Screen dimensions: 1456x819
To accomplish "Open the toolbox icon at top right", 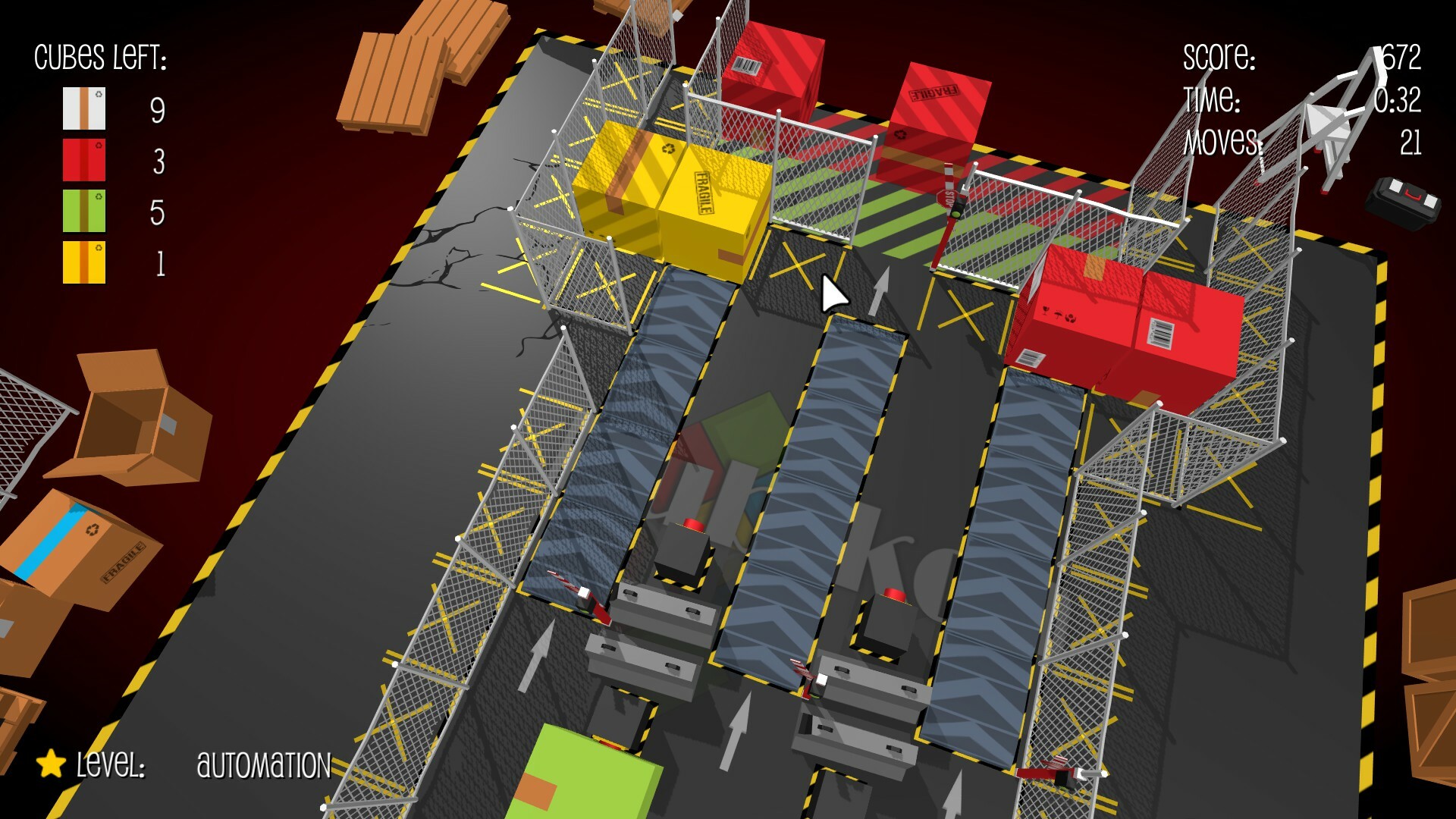I will pyautogui.click(x=1404, y=197).
